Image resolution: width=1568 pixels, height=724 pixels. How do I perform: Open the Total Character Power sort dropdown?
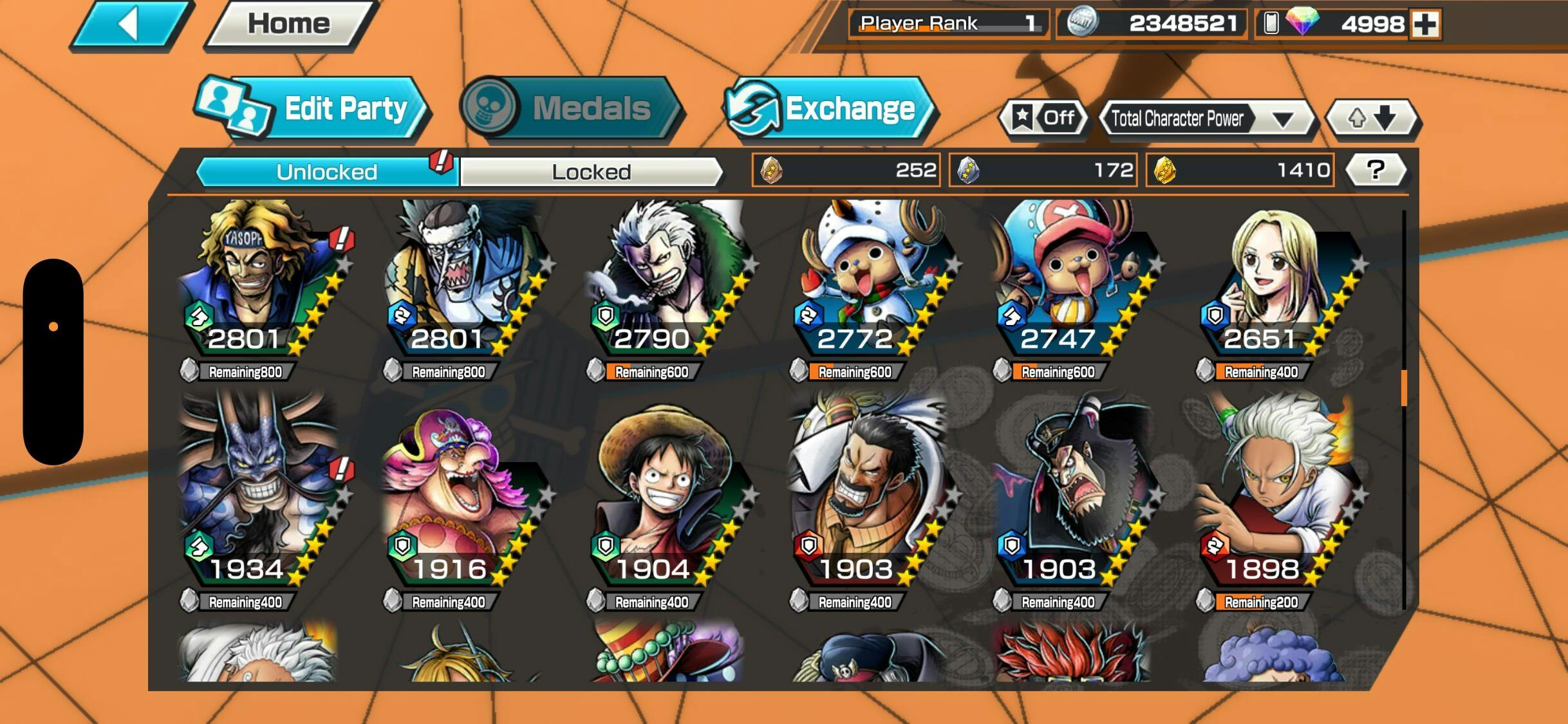coord(1206,119)
